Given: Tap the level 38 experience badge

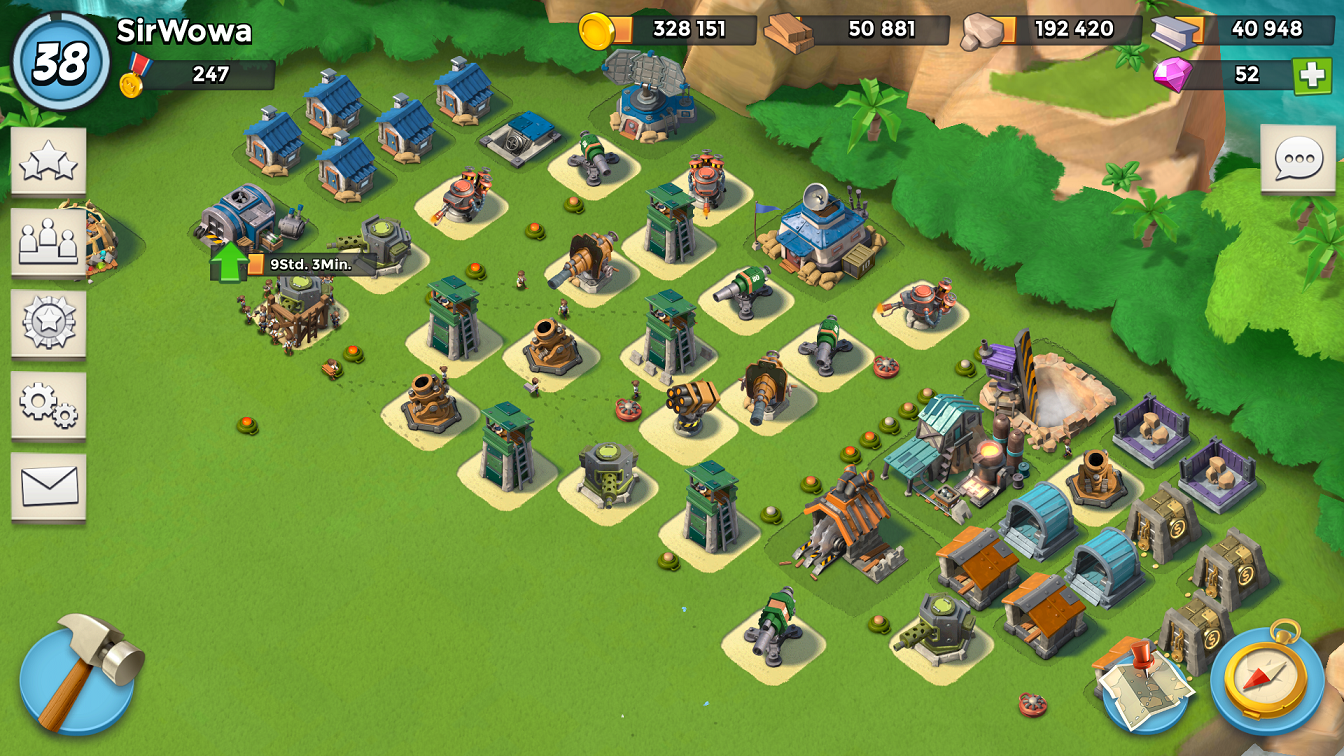Looking at the screenshot, I should tap(61, 63).
